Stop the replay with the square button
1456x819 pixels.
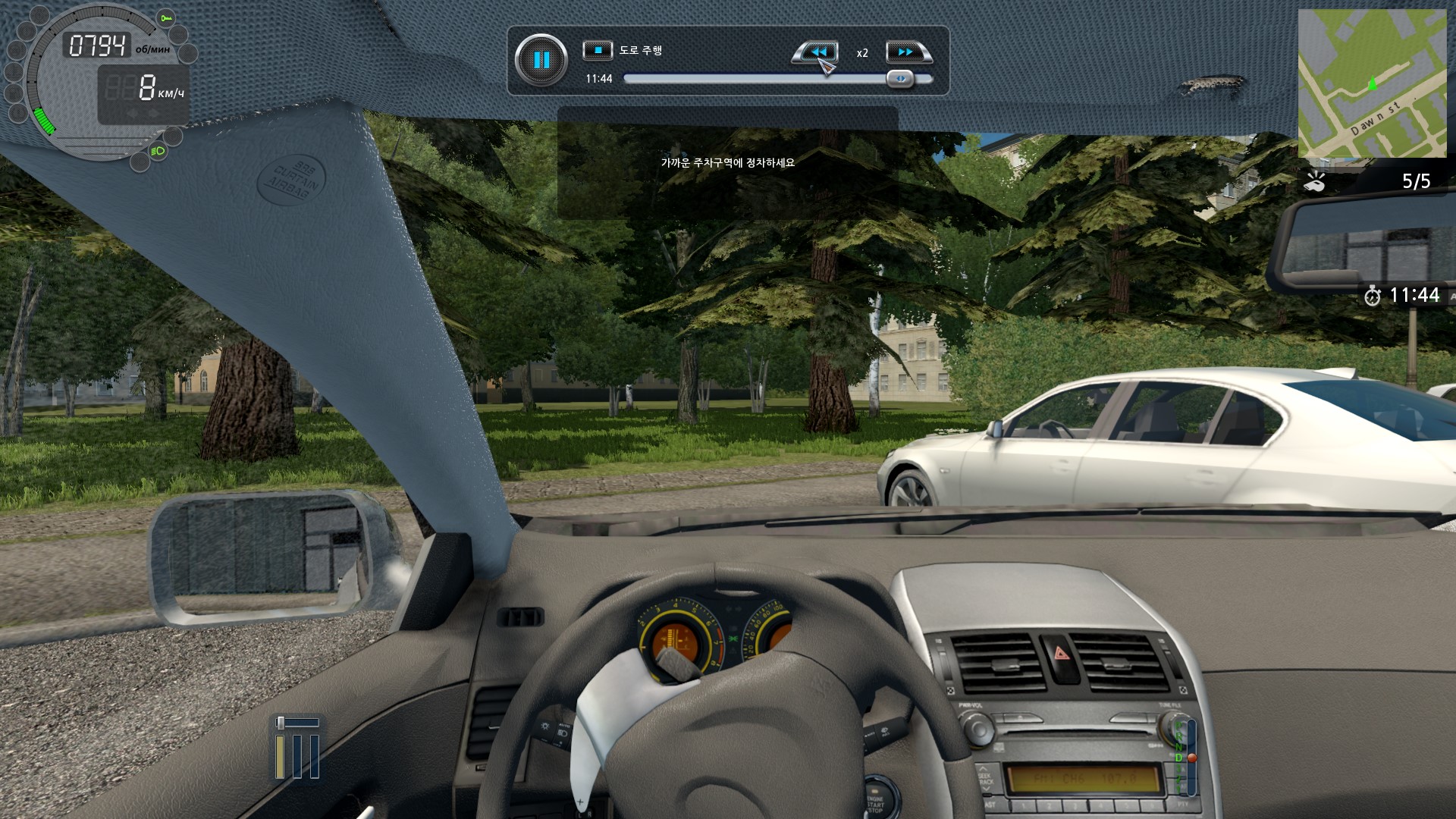[598, 50]
